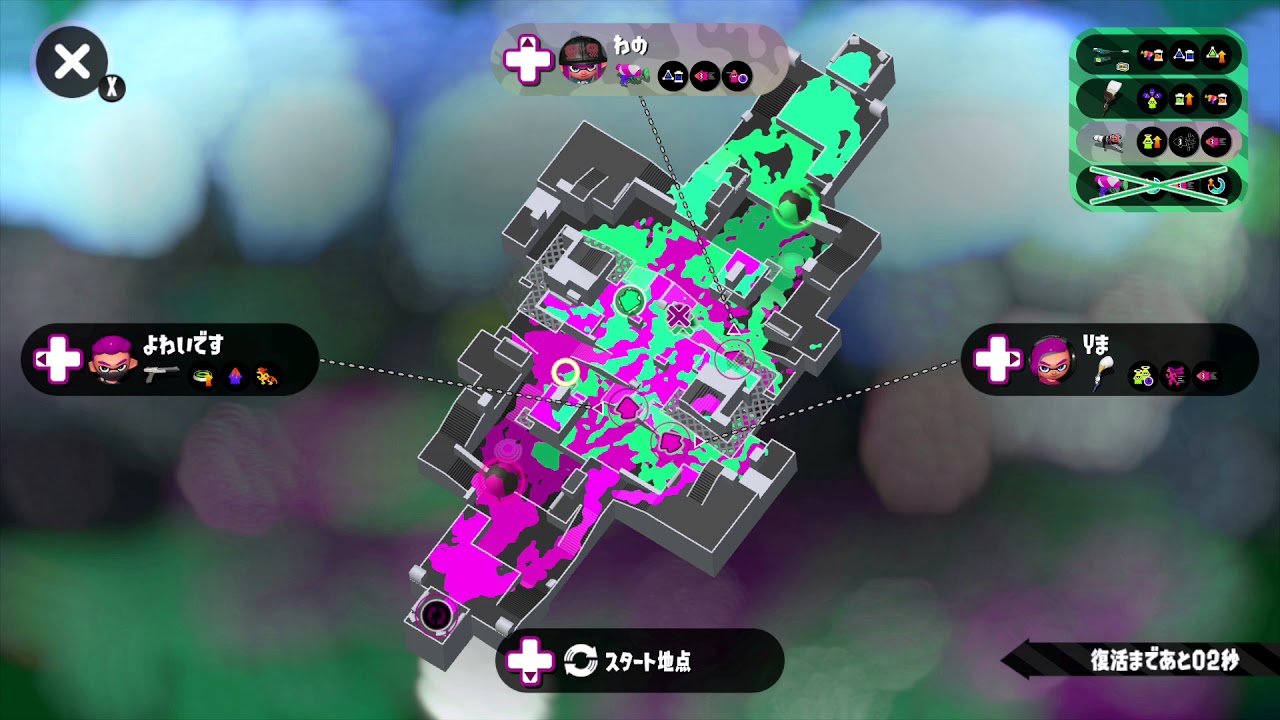Select the Ninja Squid ability icon on よわいです's banner

tap(236, 376)
